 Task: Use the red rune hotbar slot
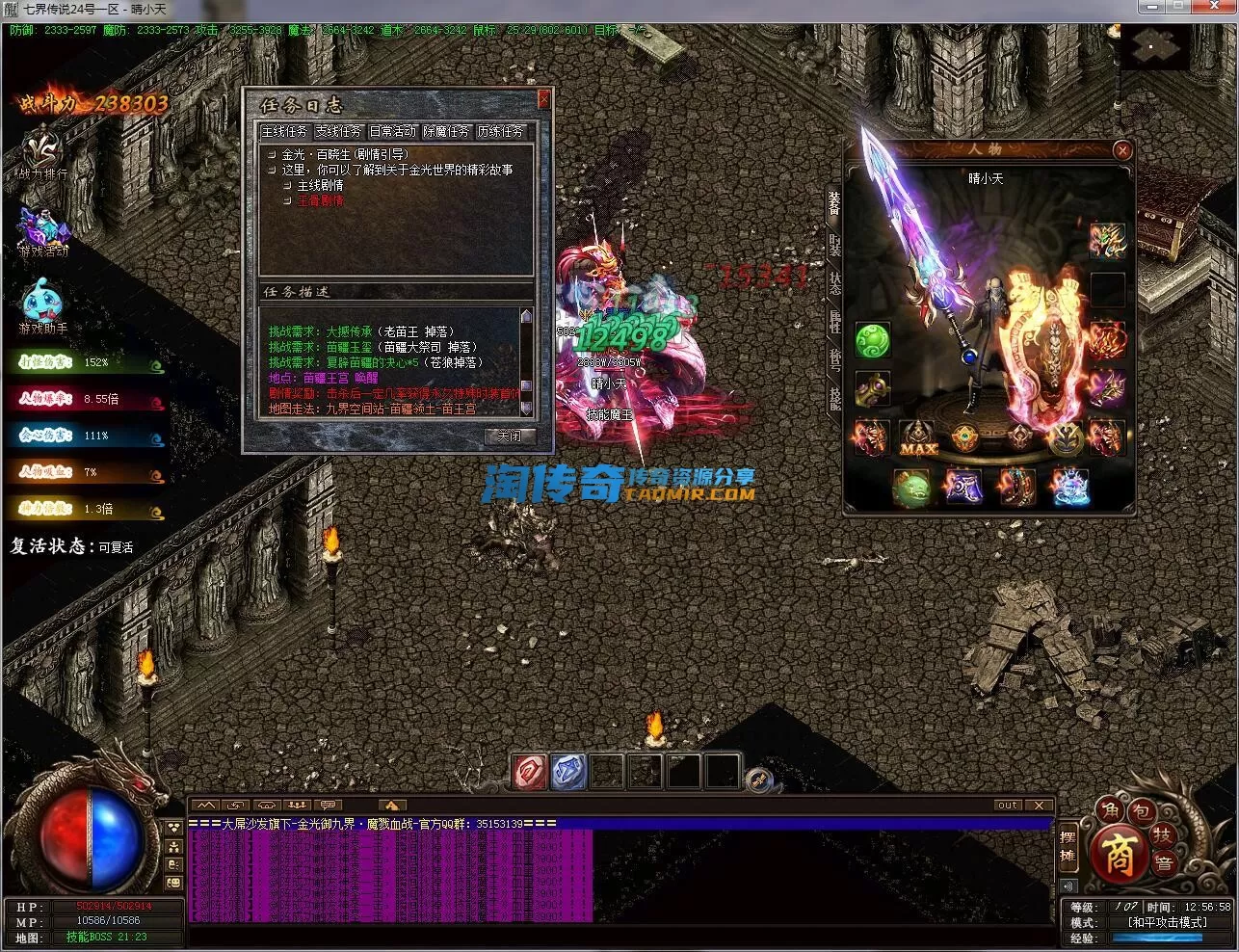(529, 772)
